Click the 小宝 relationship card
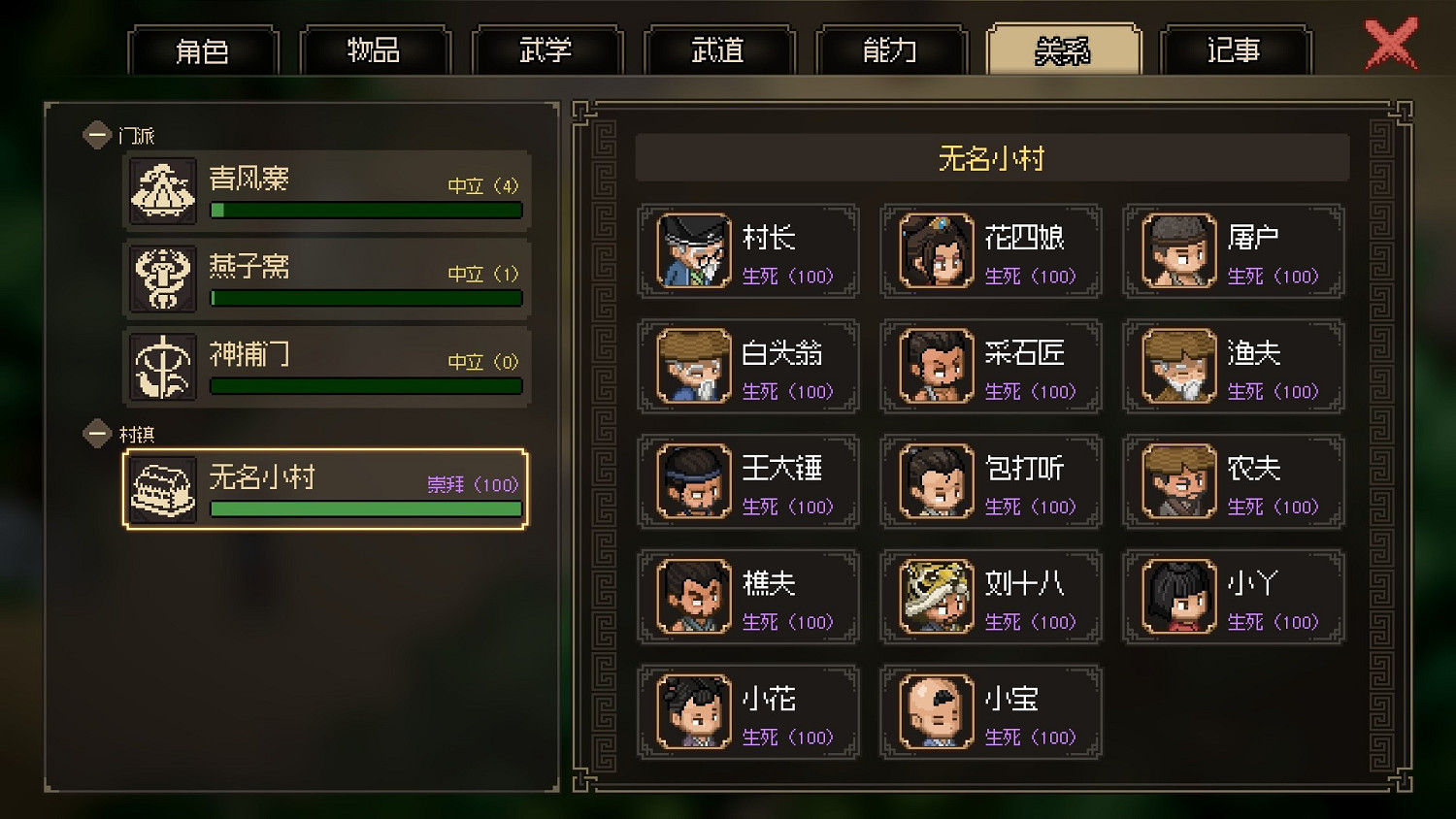 [x=990, y=711]
